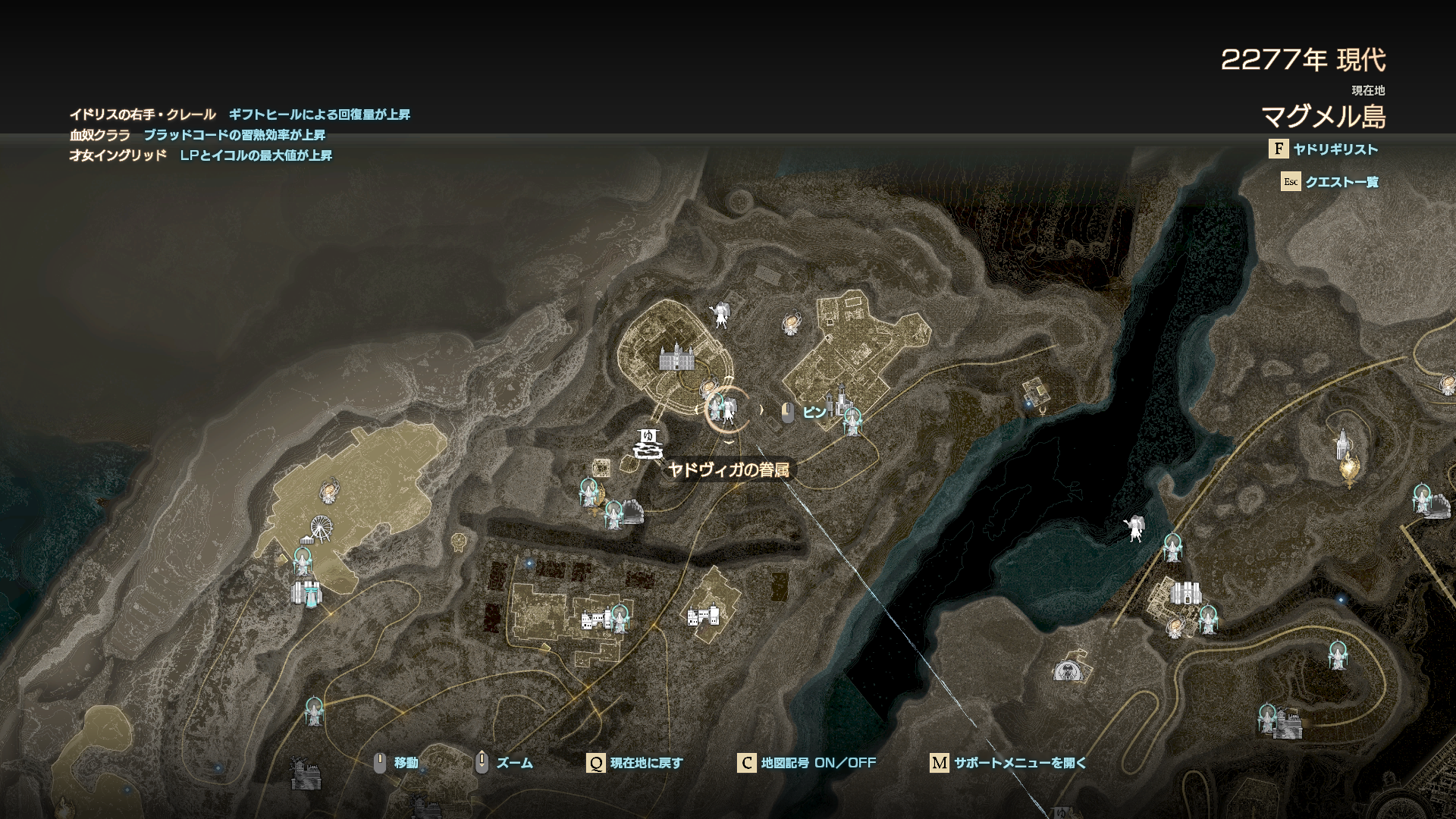Select the winged figure marker on the water
The height and width of the screenshot is (819, 1456).
1134,528
